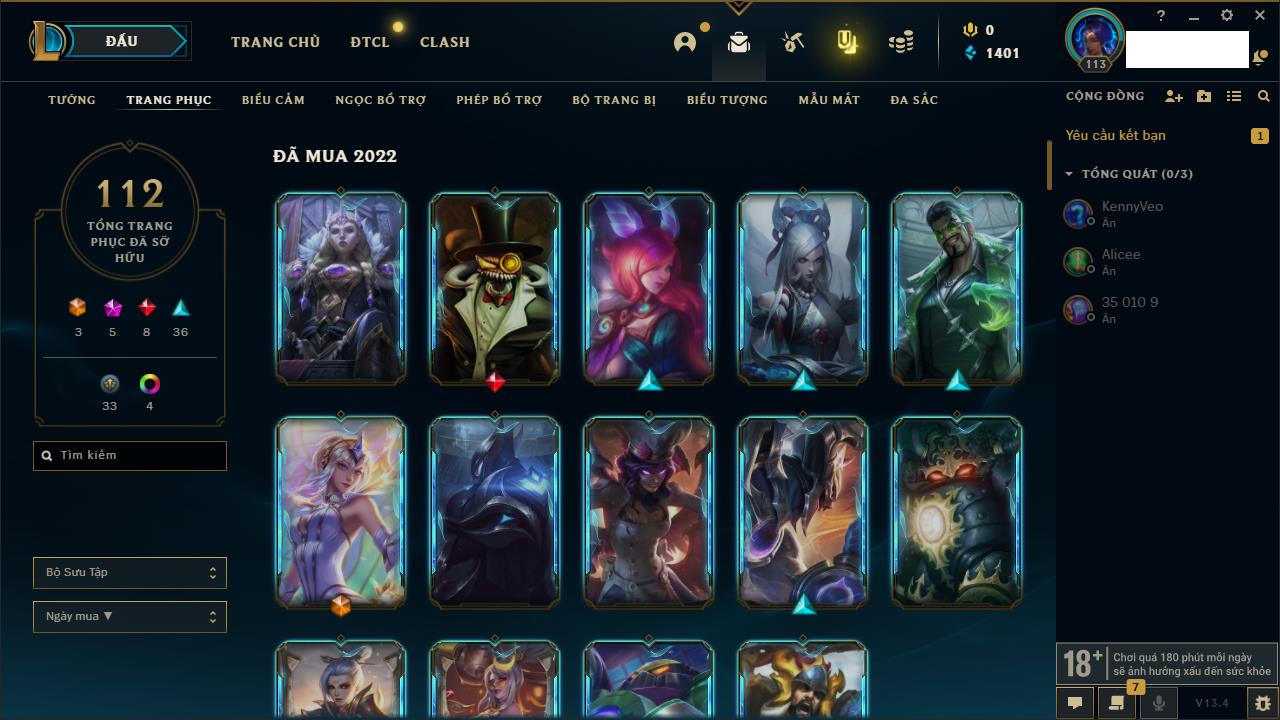Open the ĐTCL game mode

point(369,42)
